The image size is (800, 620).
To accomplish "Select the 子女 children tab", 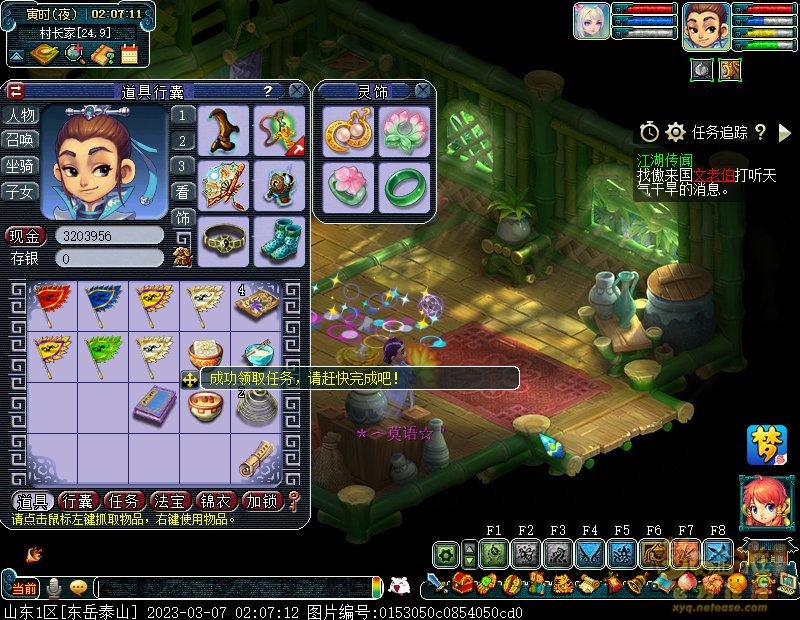I will [x=19, y=190].
